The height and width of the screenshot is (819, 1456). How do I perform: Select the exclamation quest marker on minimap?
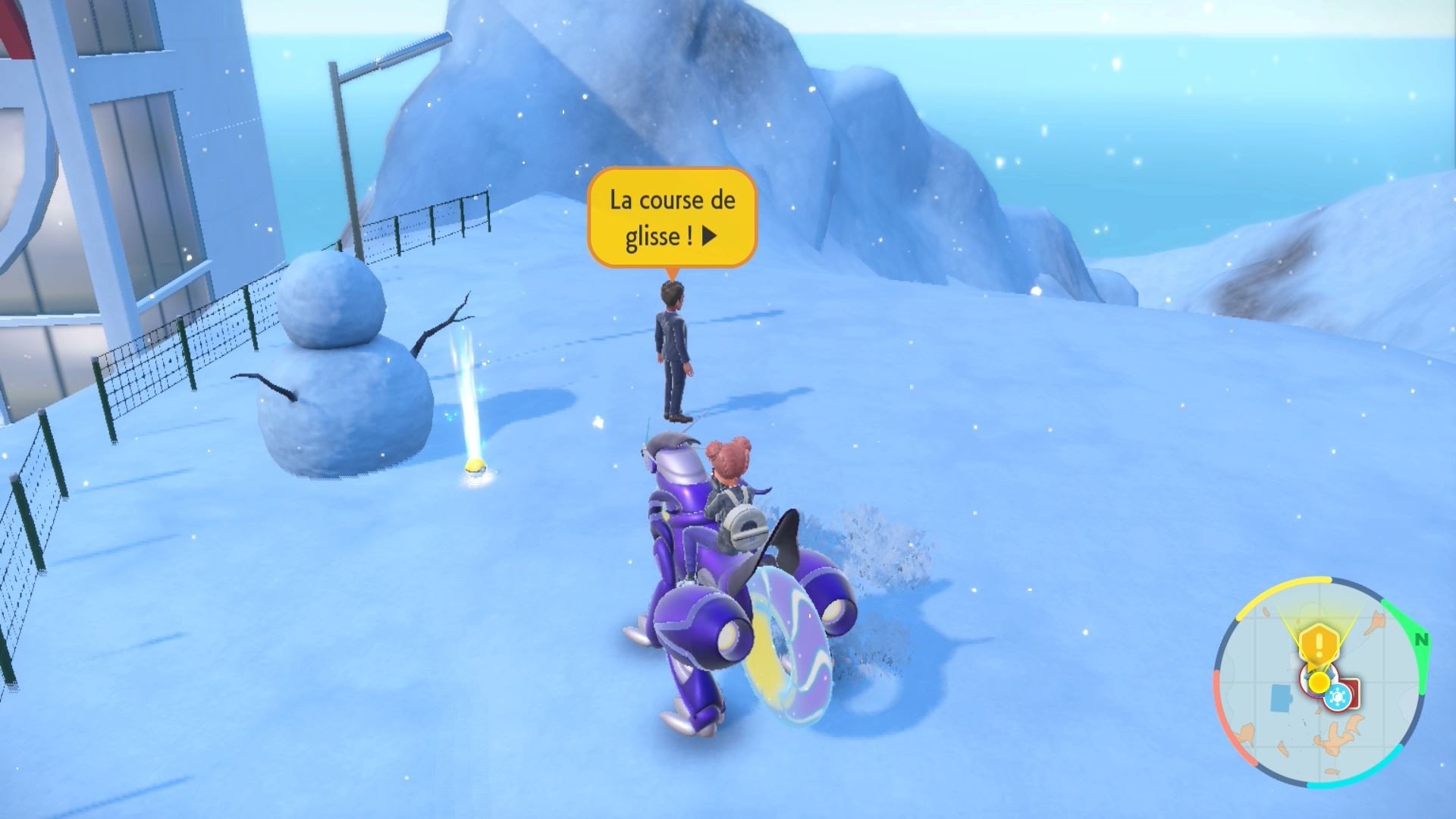click(x=1319, y=642)
